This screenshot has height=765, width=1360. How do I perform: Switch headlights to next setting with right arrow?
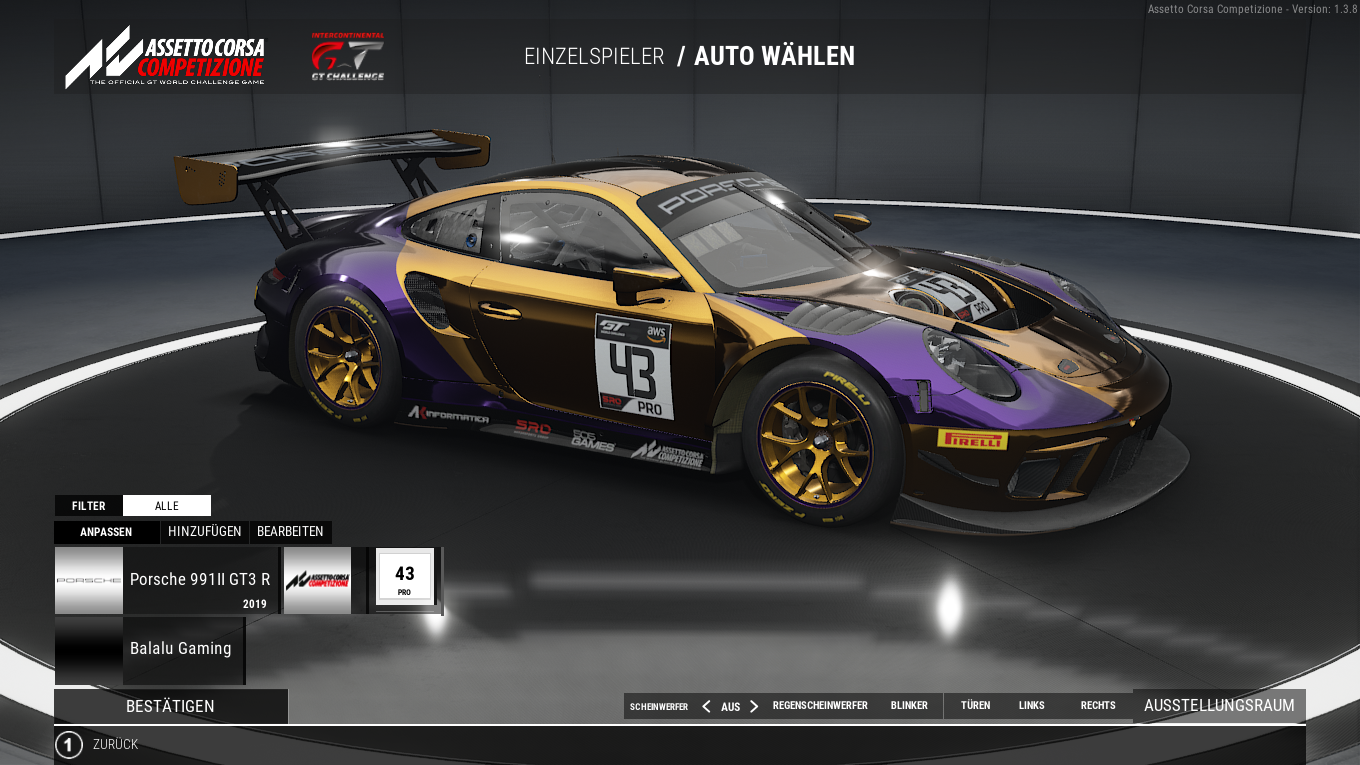click(754, 706)
